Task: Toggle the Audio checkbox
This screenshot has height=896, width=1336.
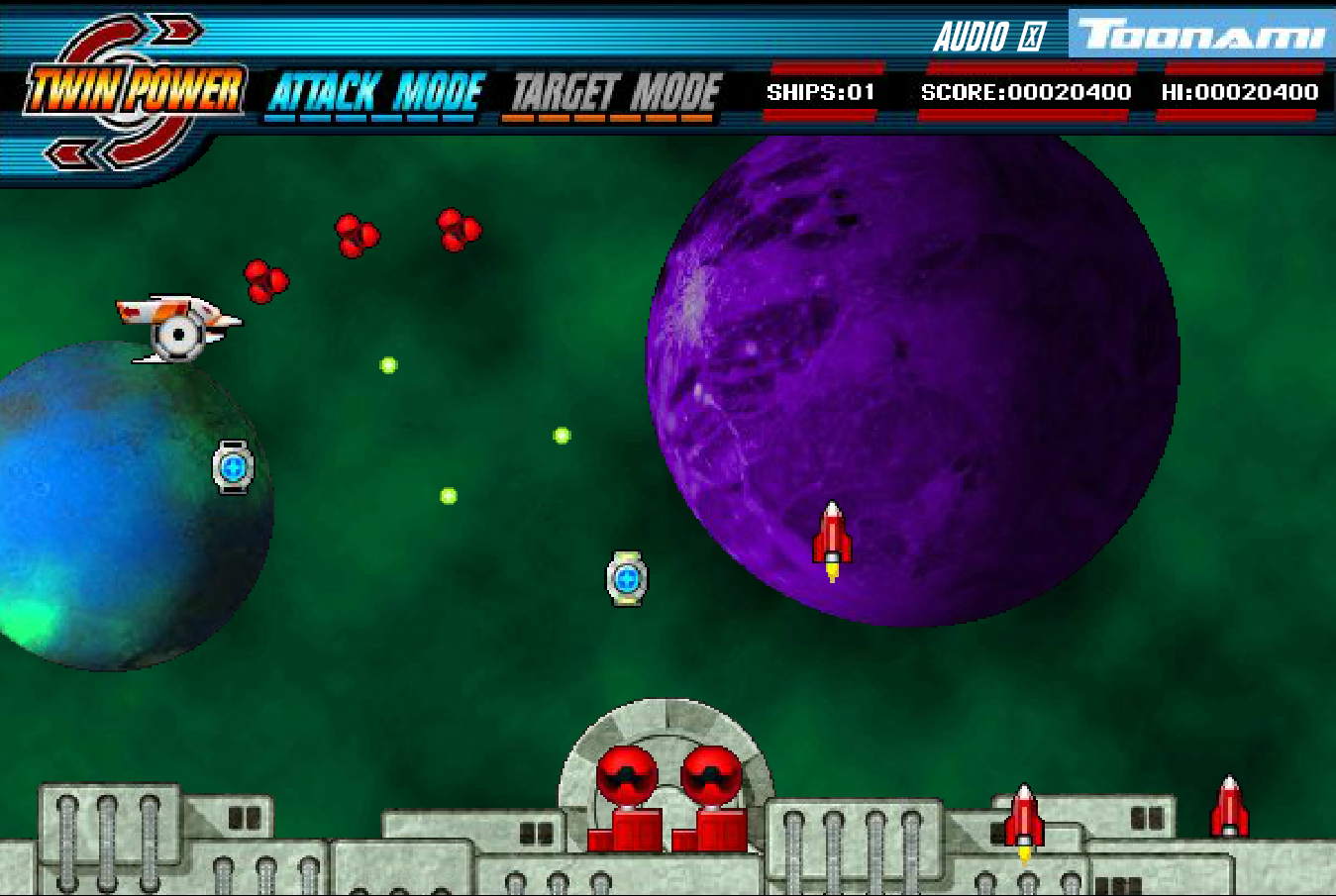Action: pos(1032,38)
